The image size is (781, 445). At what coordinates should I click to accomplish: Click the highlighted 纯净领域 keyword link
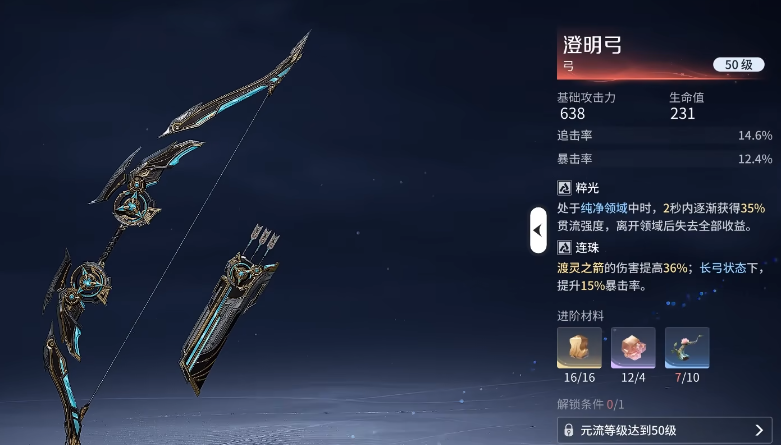point(624,207)
